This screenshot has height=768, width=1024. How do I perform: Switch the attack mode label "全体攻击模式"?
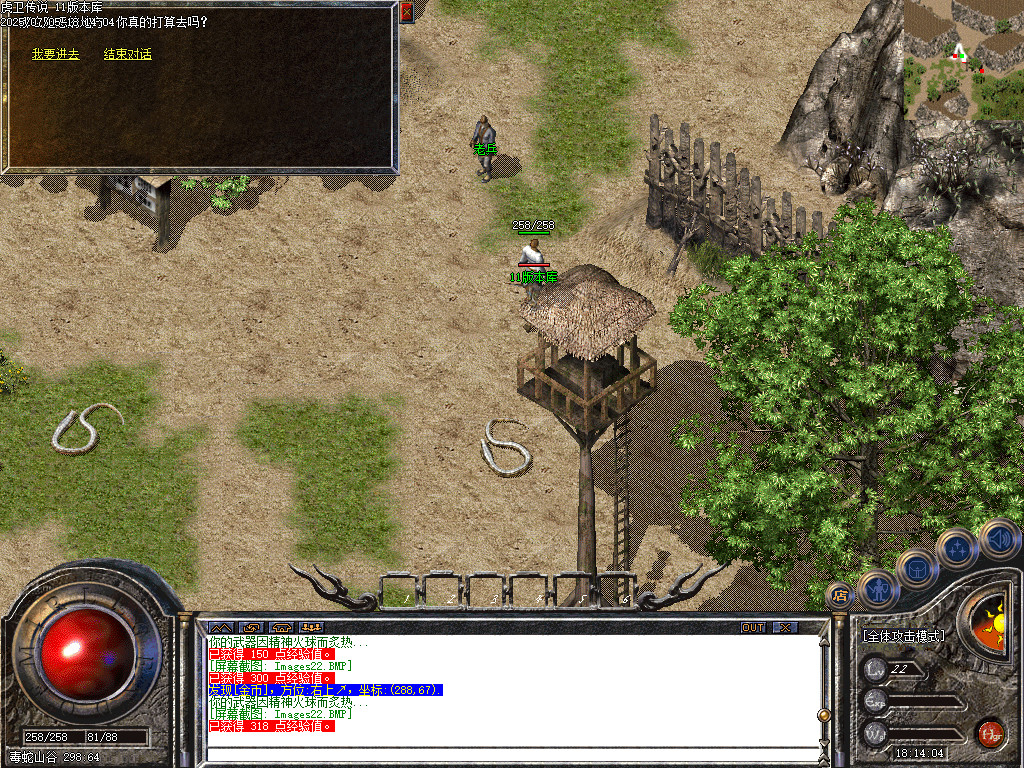[903, 635]
